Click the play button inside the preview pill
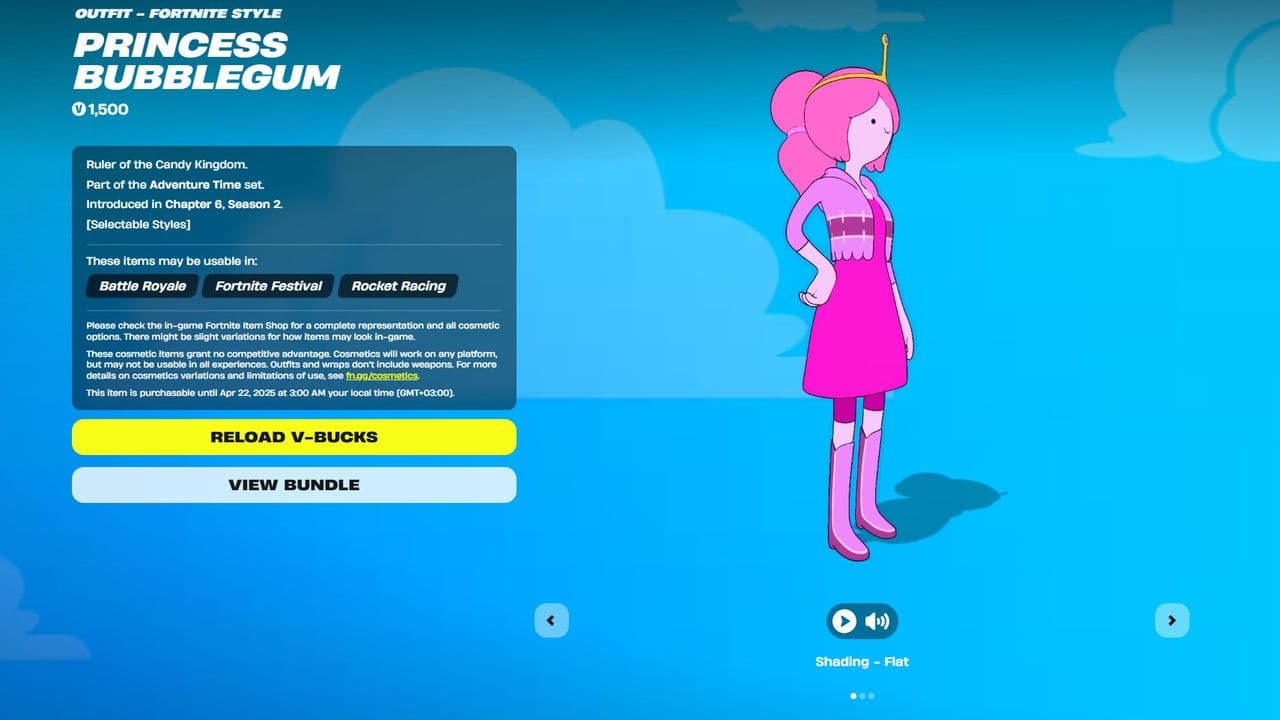The height and width of the screenshot is (720, 1280). pyautogui.click(x=843, y=620)
